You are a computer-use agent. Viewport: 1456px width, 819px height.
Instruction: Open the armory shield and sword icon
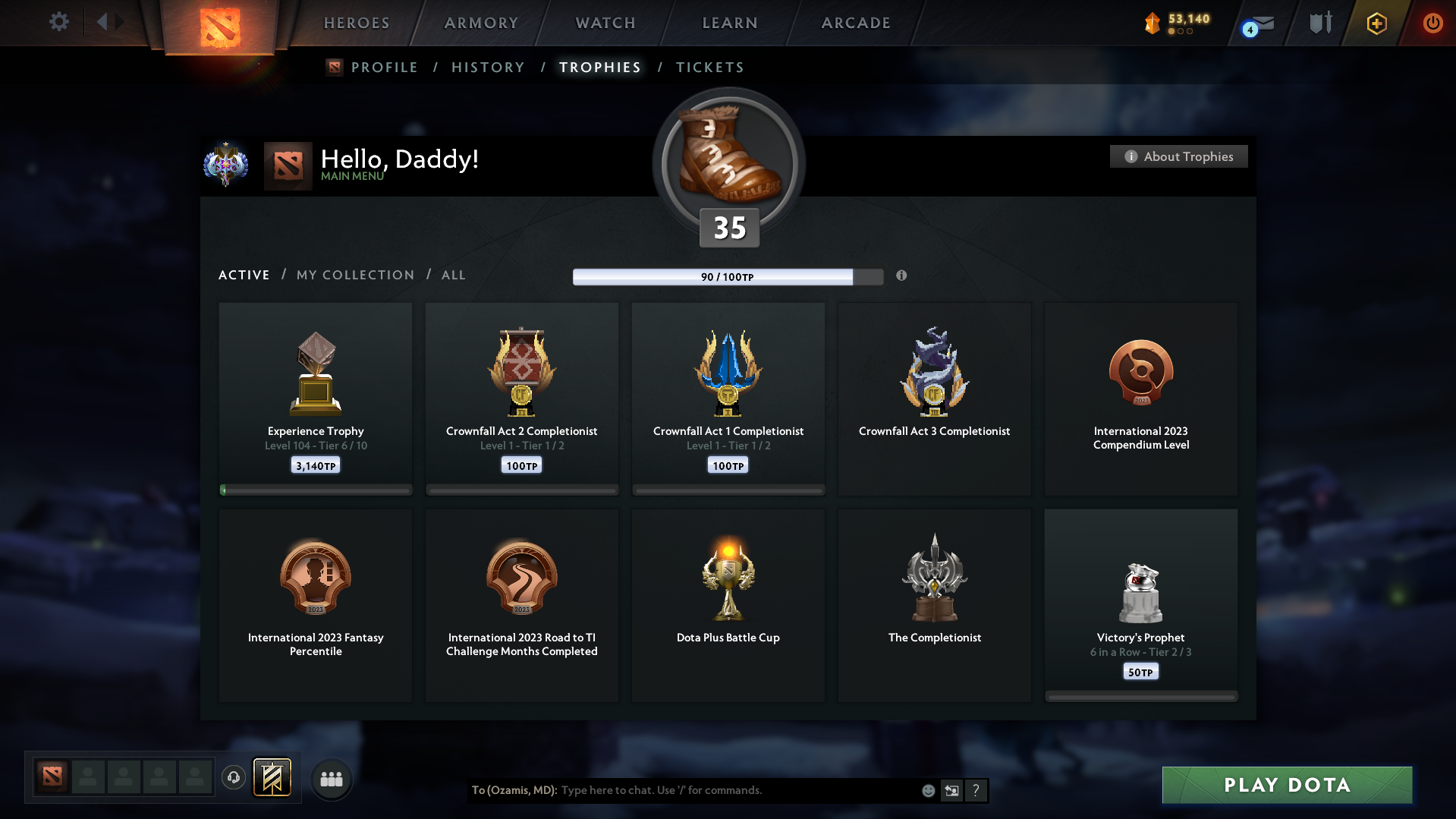tap(1319, 23)
